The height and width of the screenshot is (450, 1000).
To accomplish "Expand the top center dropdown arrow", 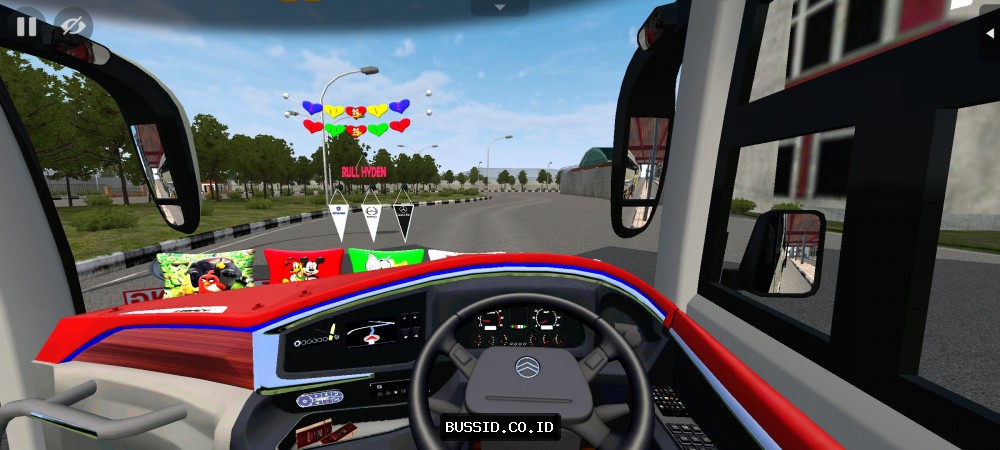I will click(x=499, y=7).
